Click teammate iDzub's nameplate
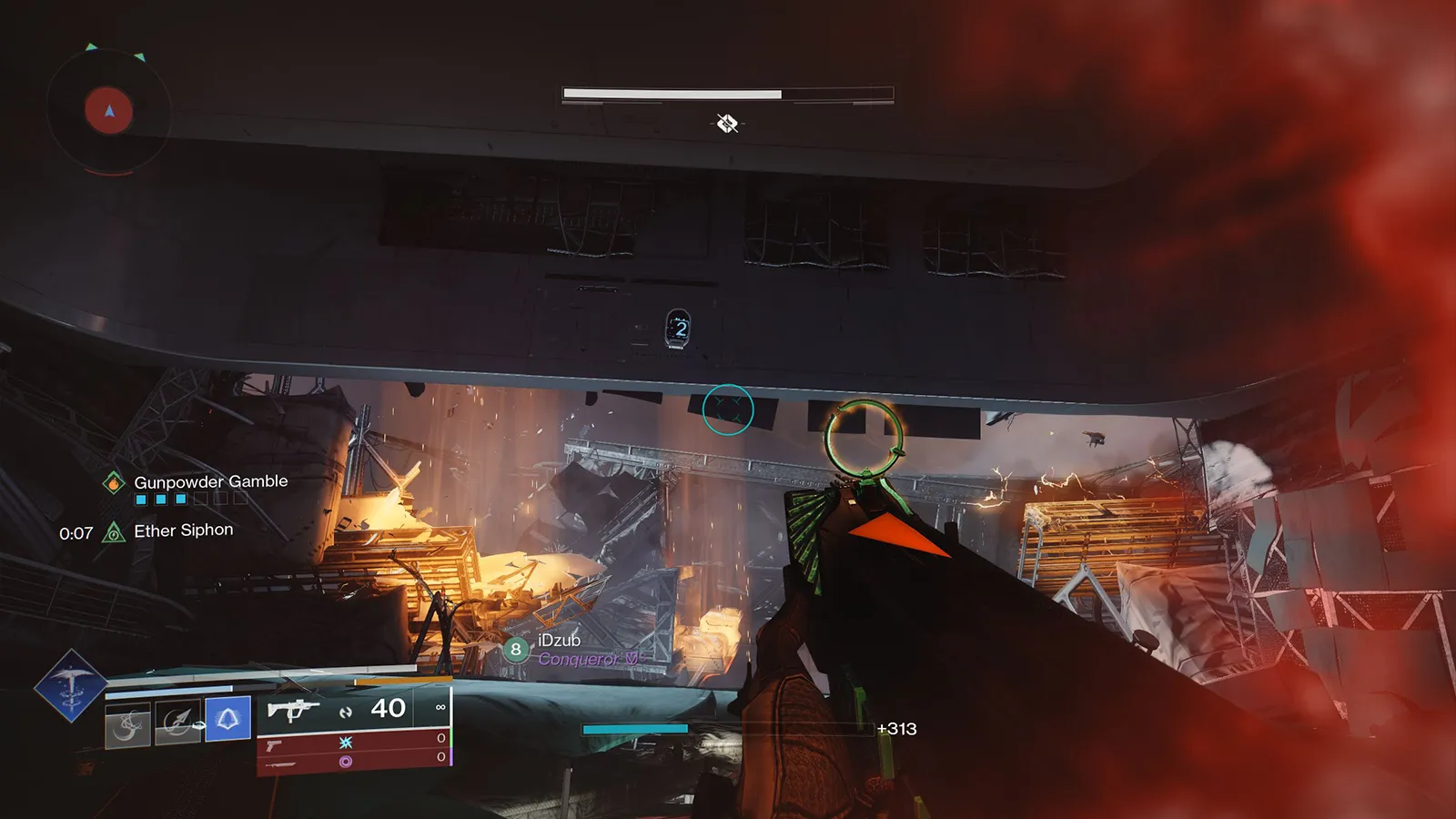 pos(560,641)
